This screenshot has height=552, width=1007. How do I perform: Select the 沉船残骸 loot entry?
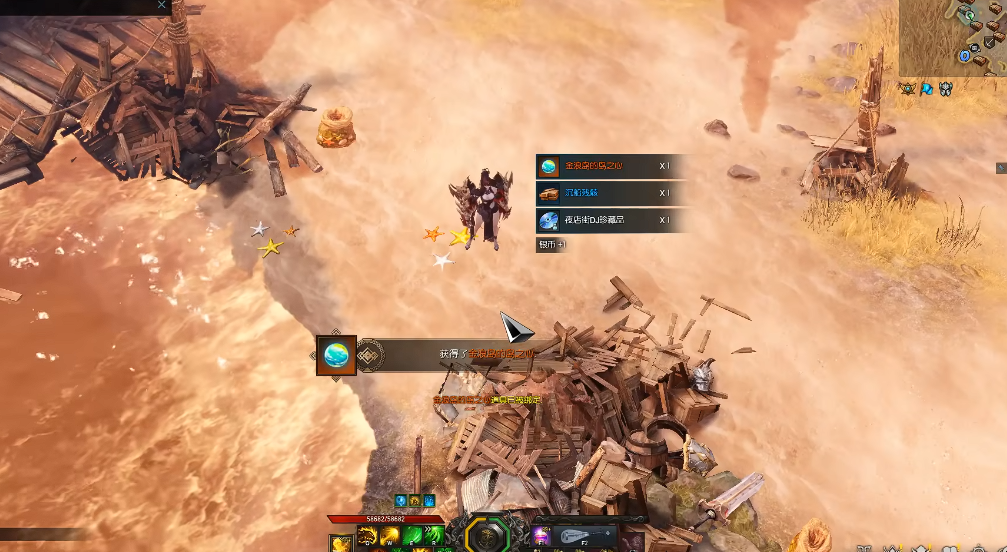[610, 193]
